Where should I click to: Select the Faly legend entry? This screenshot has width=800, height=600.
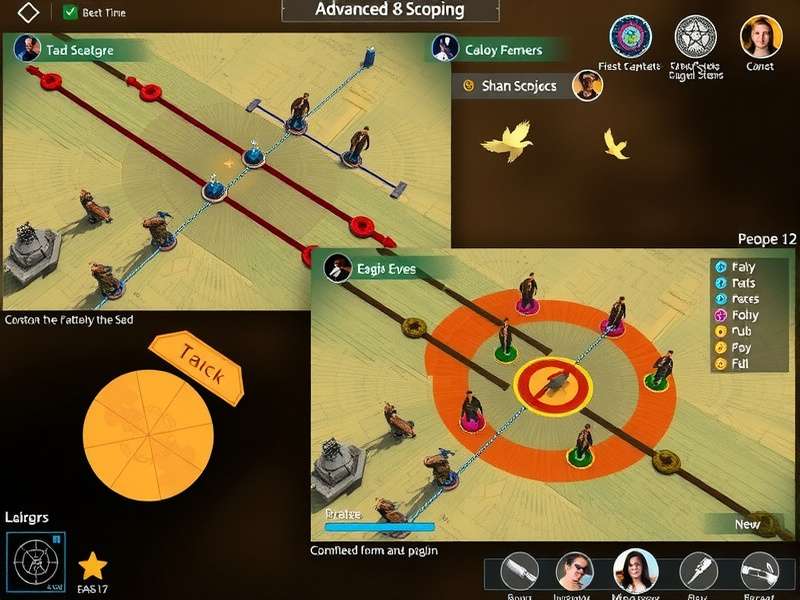pyautogui.click(x=741, y=267)
